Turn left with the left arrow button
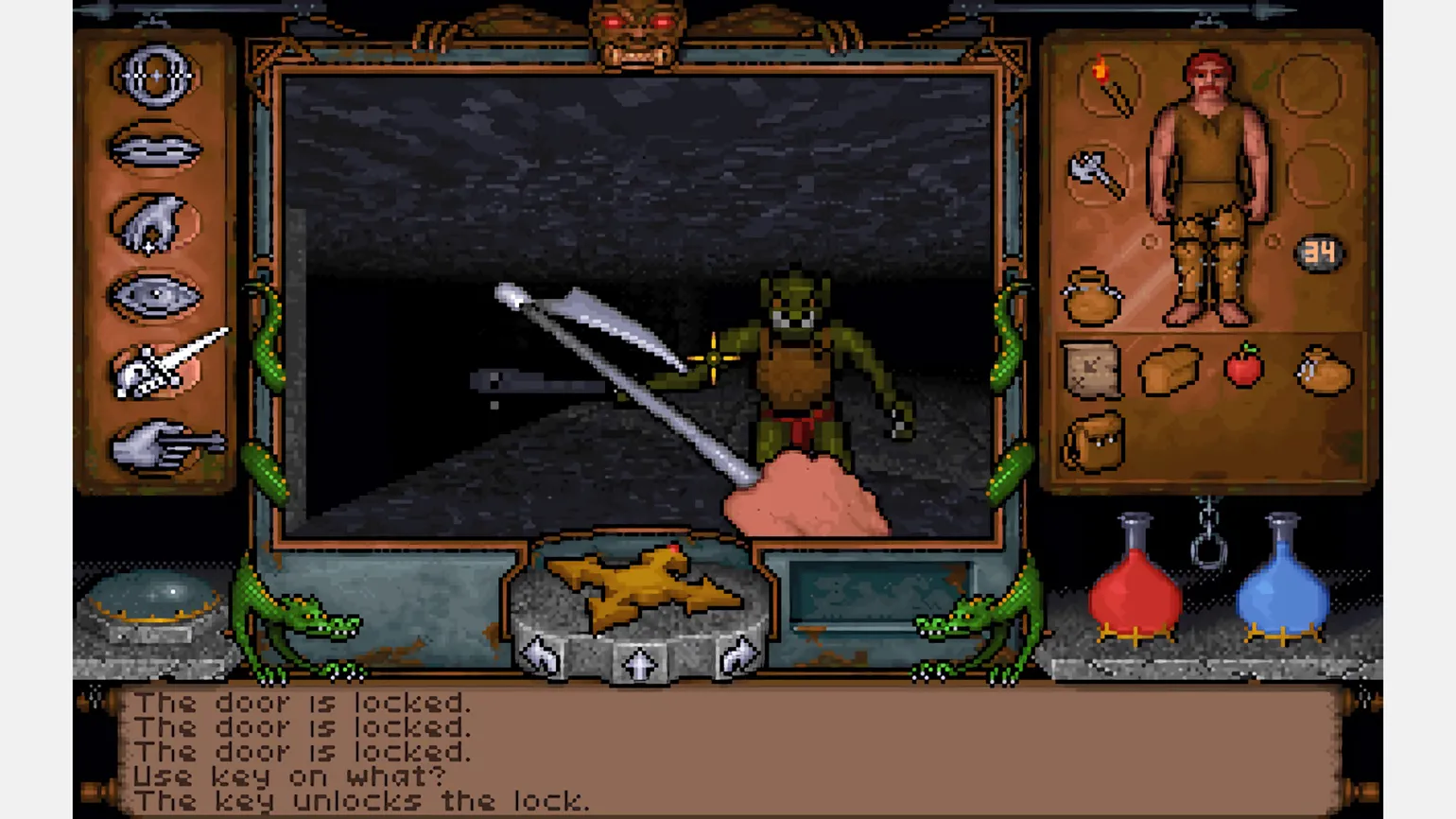Viewport: 1456px width, 819px height. (x=542, y=654)
